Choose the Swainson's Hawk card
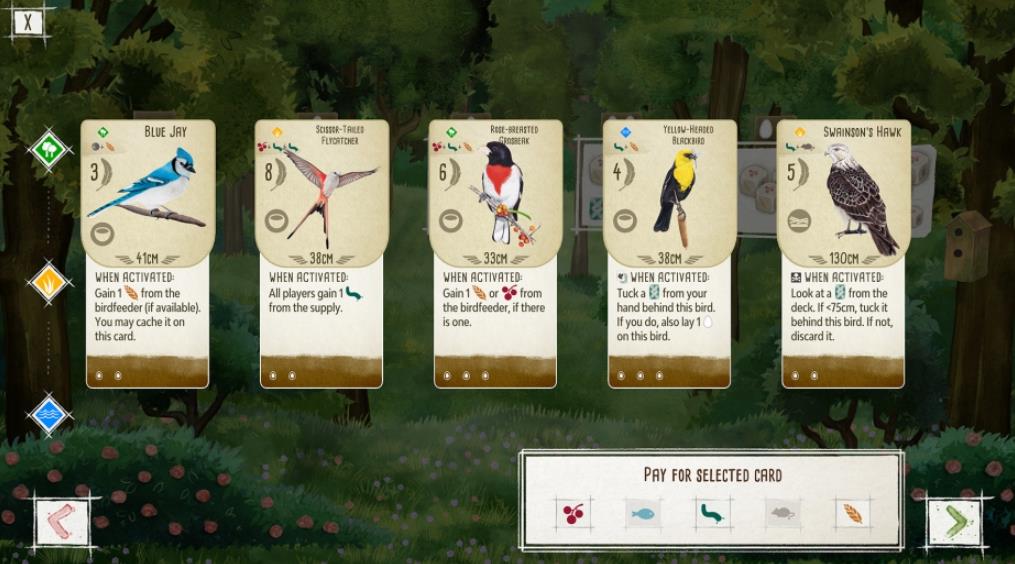This screenshot has height=564, width=1015. tap(842, 252)
